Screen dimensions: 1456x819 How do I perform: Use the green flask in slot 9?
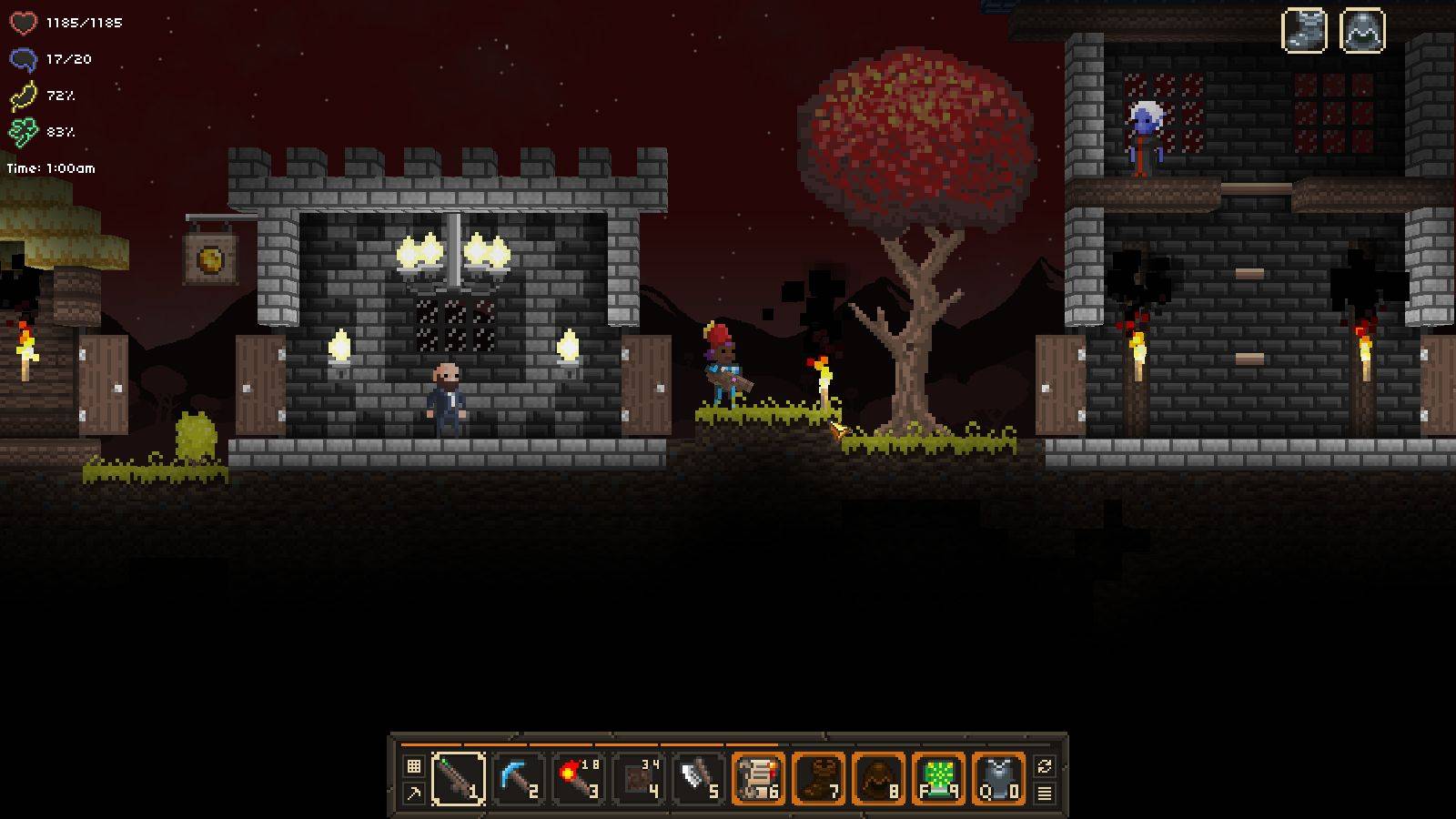tap(938, 778)
